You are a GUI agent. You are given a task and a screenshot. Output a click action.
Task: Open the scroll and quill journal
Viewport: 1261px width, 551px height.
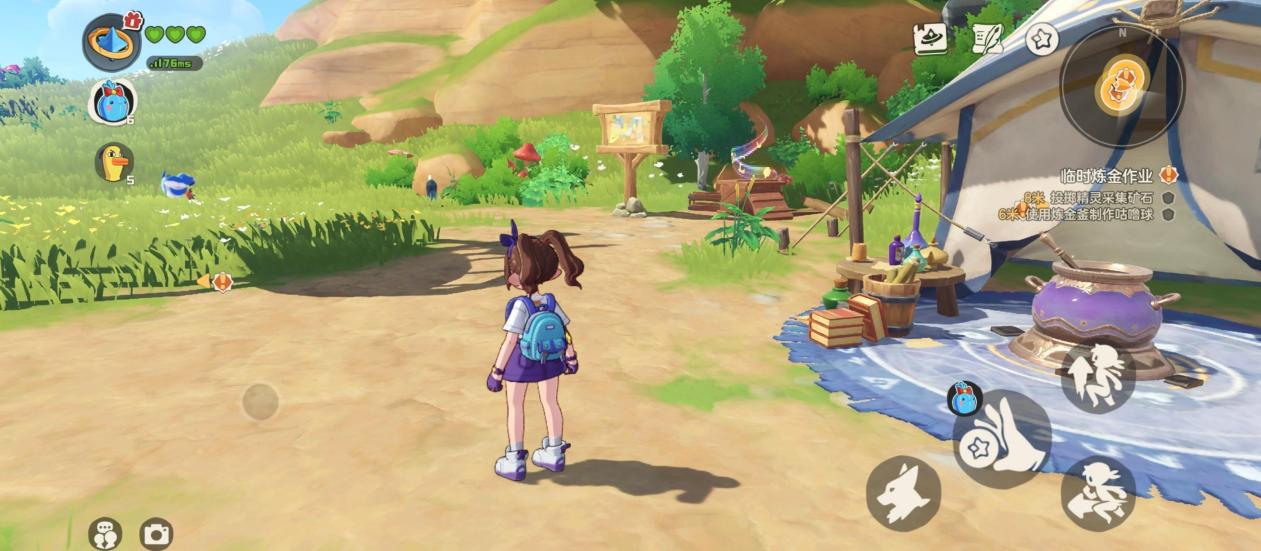(987, 38)
